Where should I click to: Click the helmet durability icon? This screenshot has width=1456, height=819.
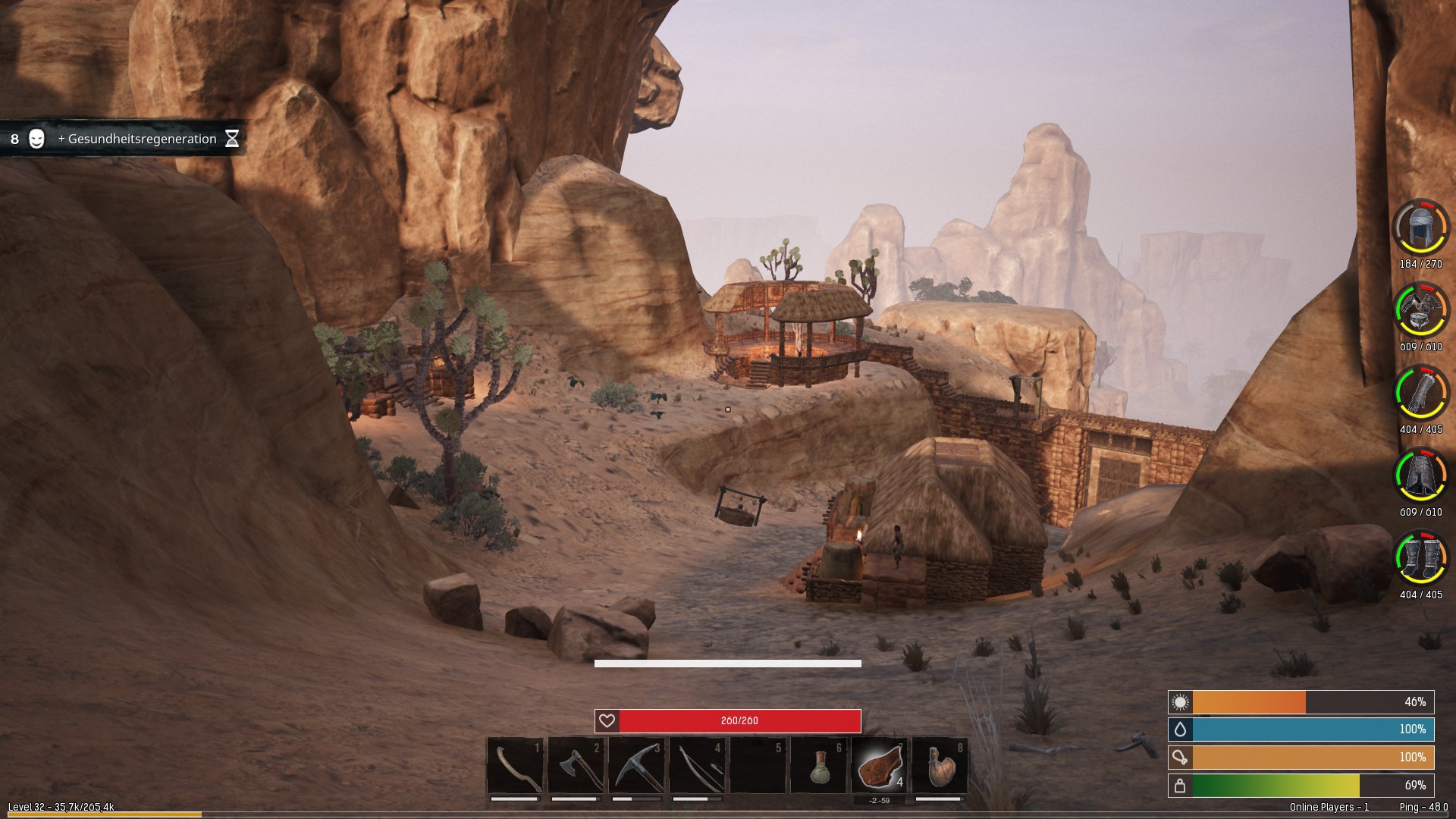[1420, 227]
